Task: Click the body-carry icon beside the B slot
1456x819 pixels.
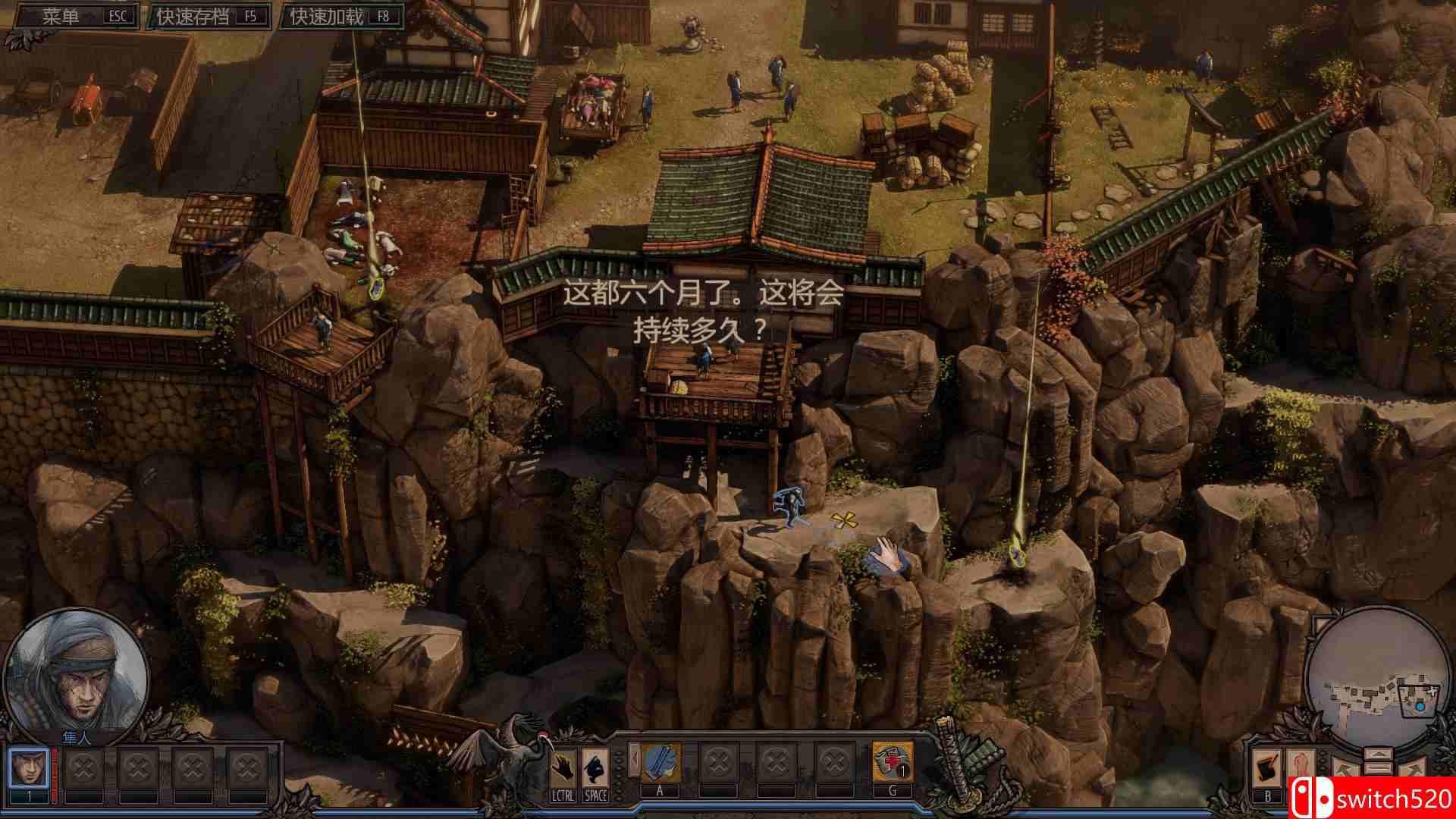Action: coord(1301,762)
